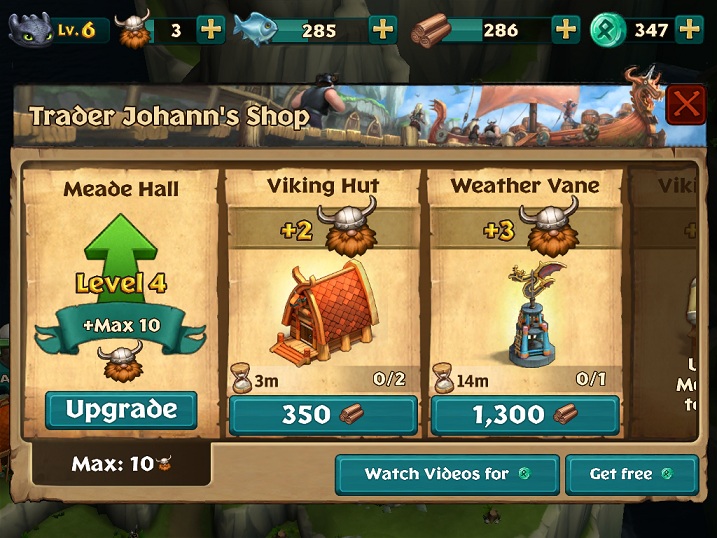Add more wood with the plus button
The image size is (717, 538).
click(567, 29)
